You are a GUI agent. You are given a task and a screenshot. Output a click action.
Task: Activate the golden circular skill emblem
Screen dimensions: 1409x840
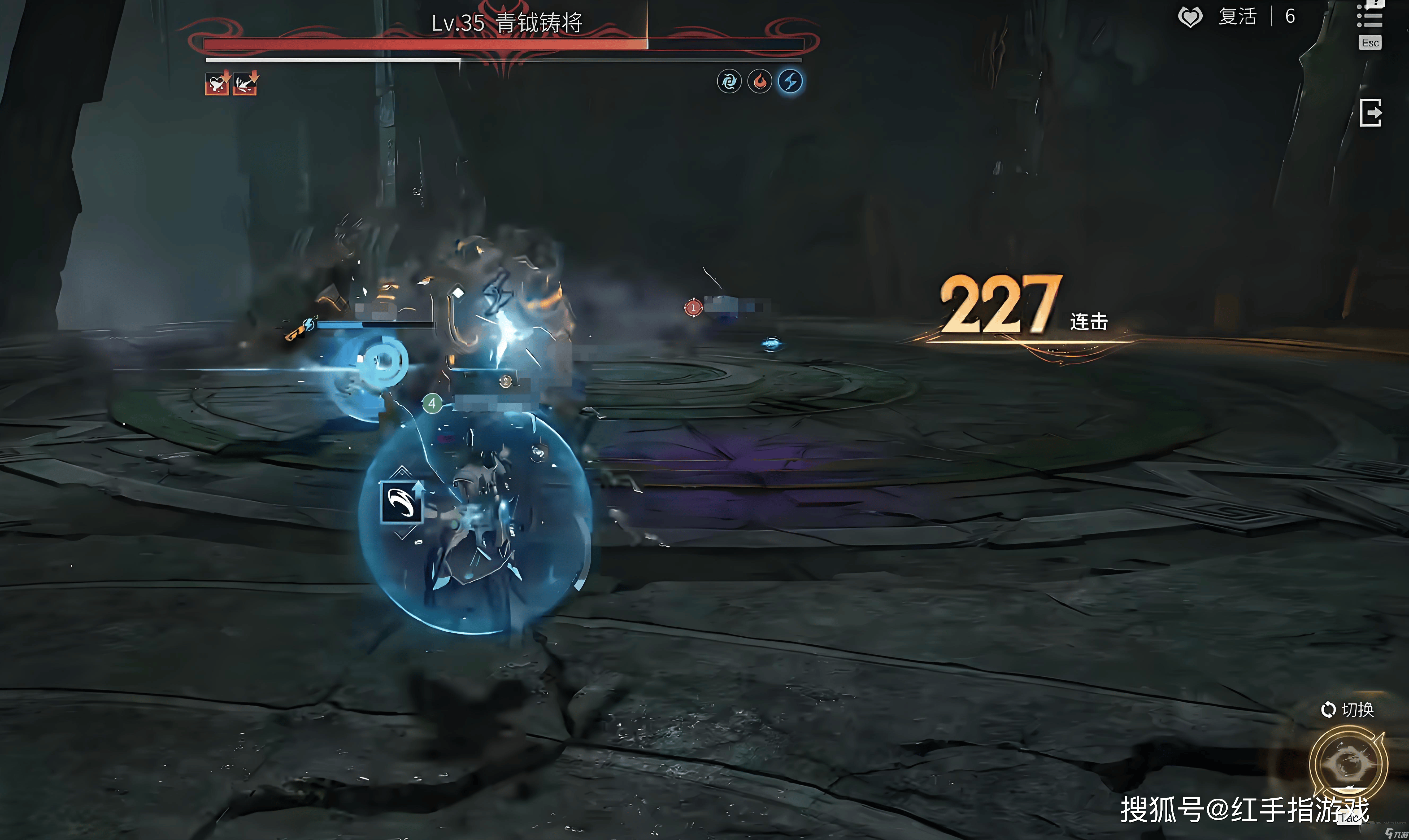coord(1349,764)
